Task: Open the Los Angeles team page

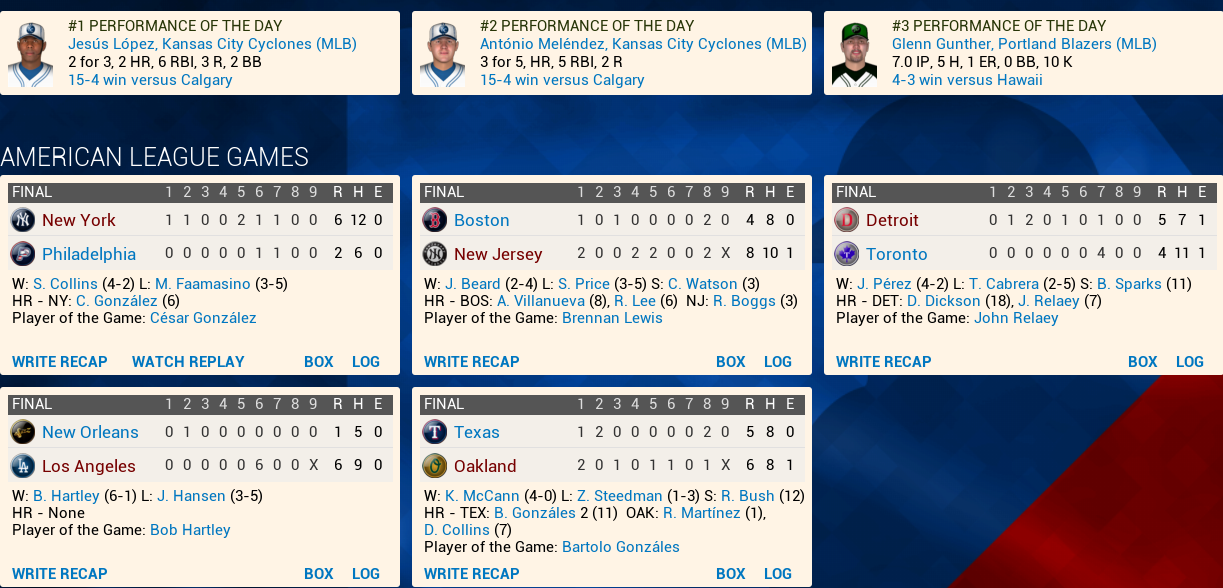Action: click(x=88, y=466)
